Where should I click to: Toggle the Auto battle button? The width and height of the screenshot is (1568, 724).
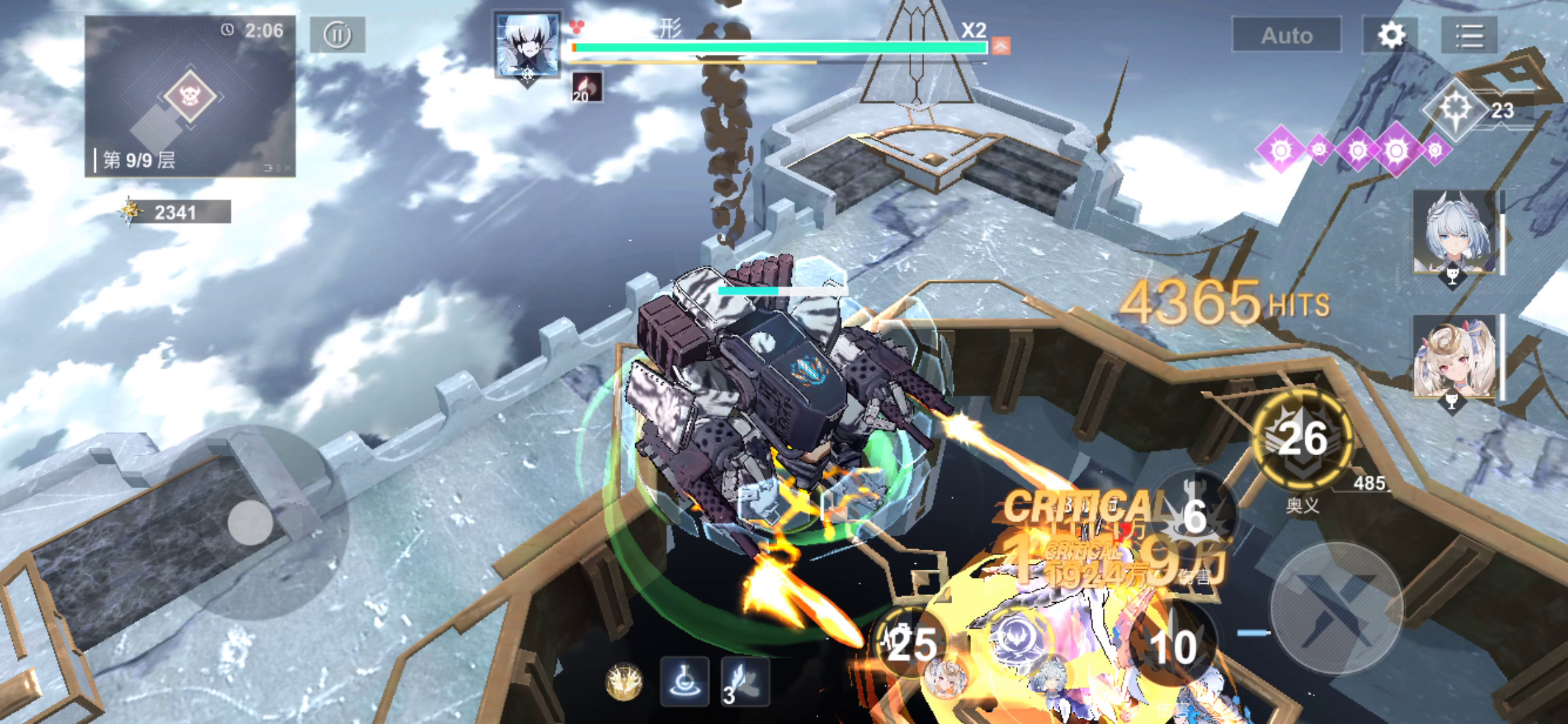[x=1286, y=35]
